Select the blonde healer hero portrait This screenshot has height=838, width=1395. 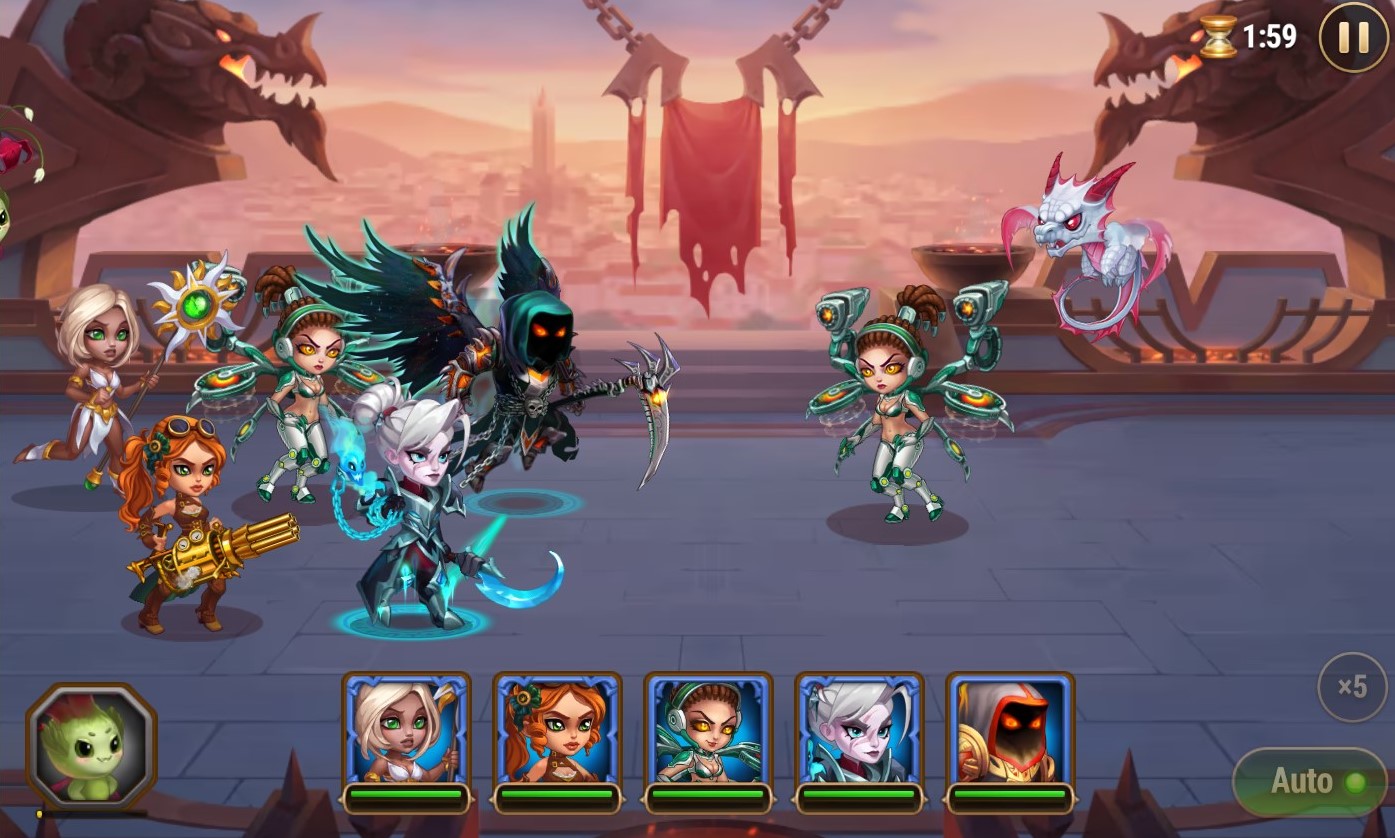click(x=406, y=731)
